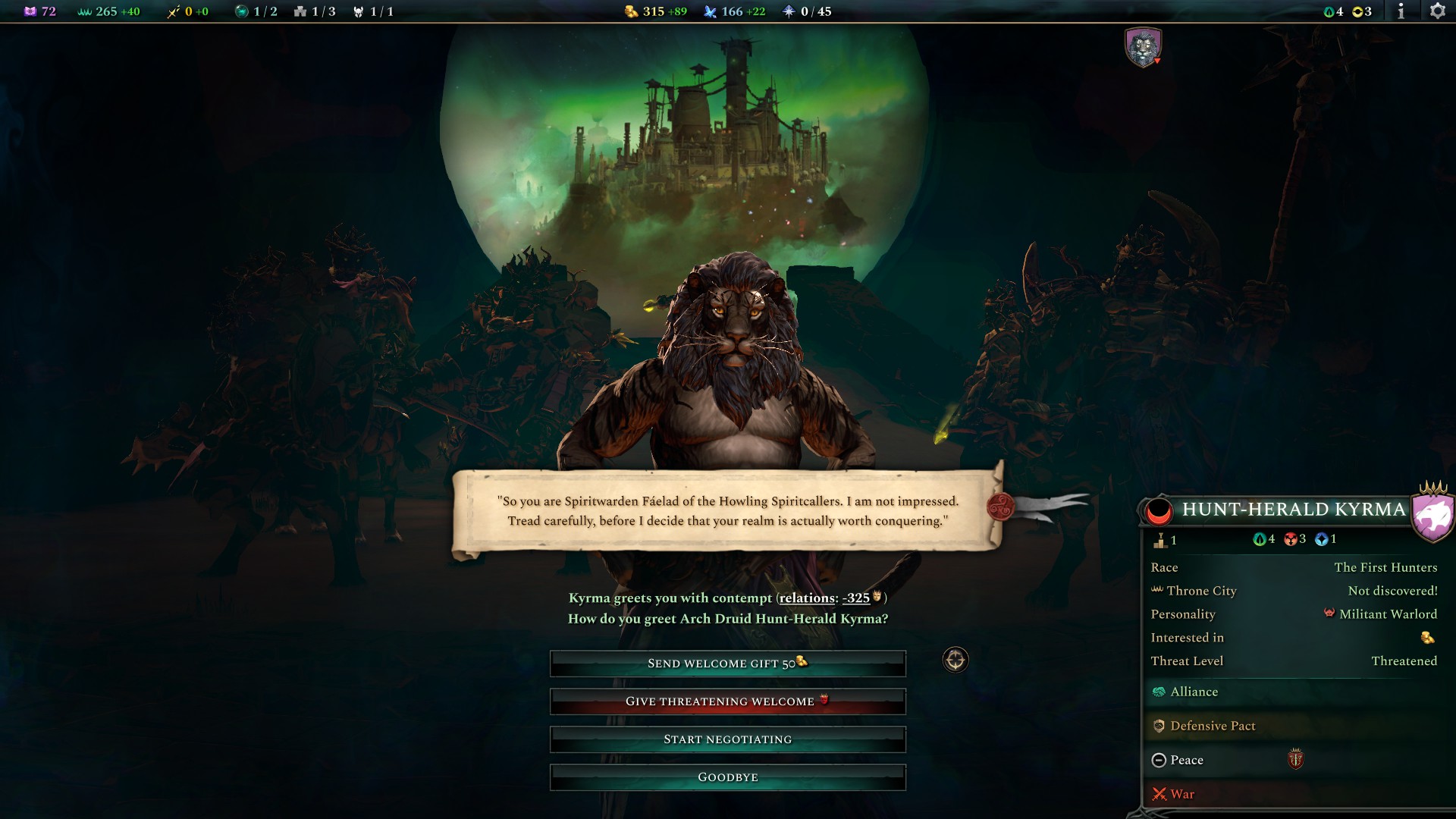Click the crested shield icon beside Peace
The height and width of the screenshot is (819, 1456).
1295,760
